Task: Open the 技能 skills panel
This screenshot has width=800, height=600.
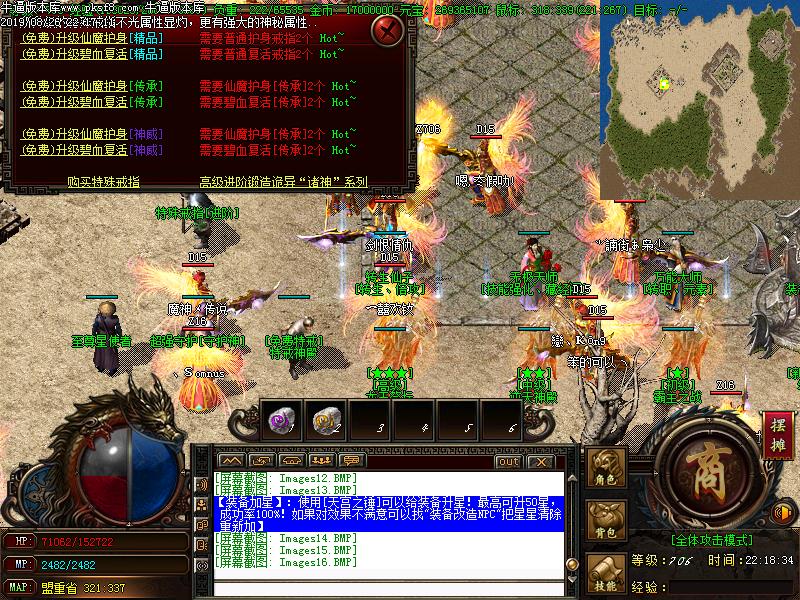Action: [606, 576]
